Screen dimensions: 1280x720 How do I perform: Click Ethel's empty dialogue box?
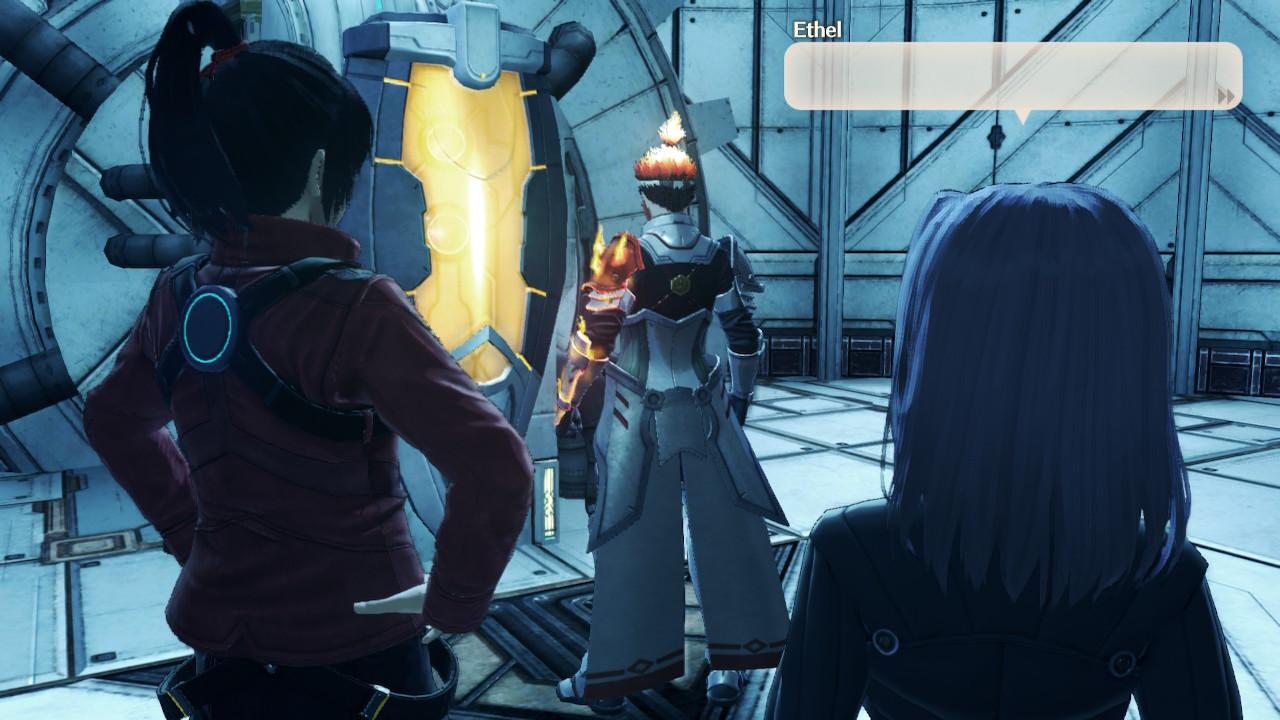(x=1000, y=76)
